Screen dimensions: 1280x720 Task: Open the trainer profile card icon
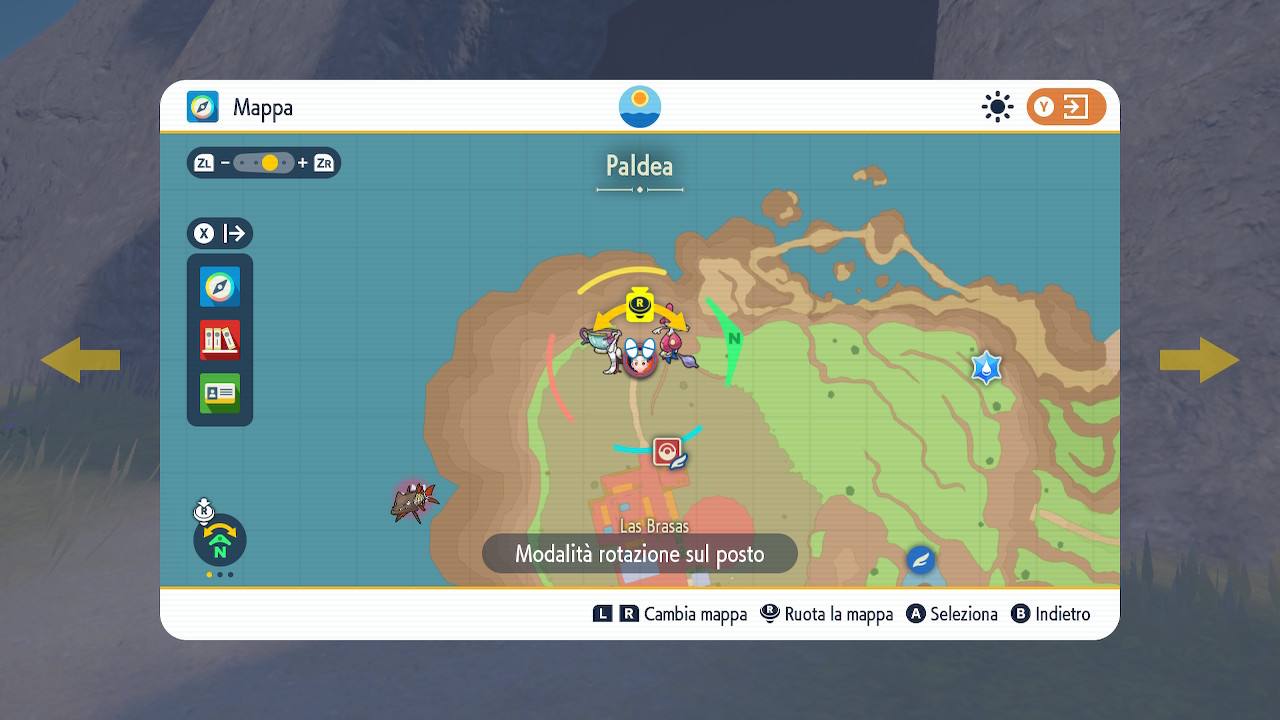coord(220,393)
